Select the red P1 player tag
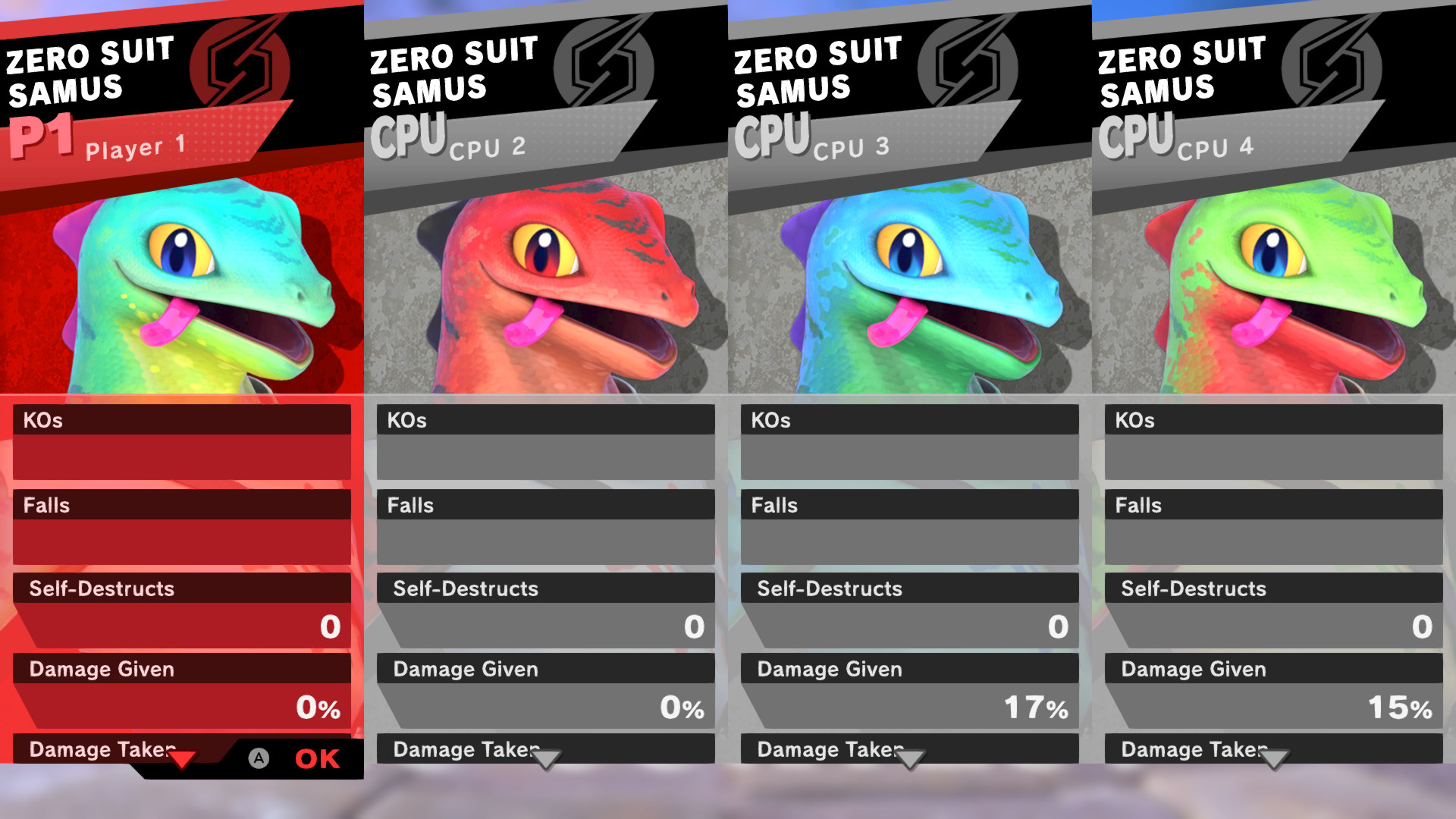Screen dimensions: 1456x819 tap(39, 137)
